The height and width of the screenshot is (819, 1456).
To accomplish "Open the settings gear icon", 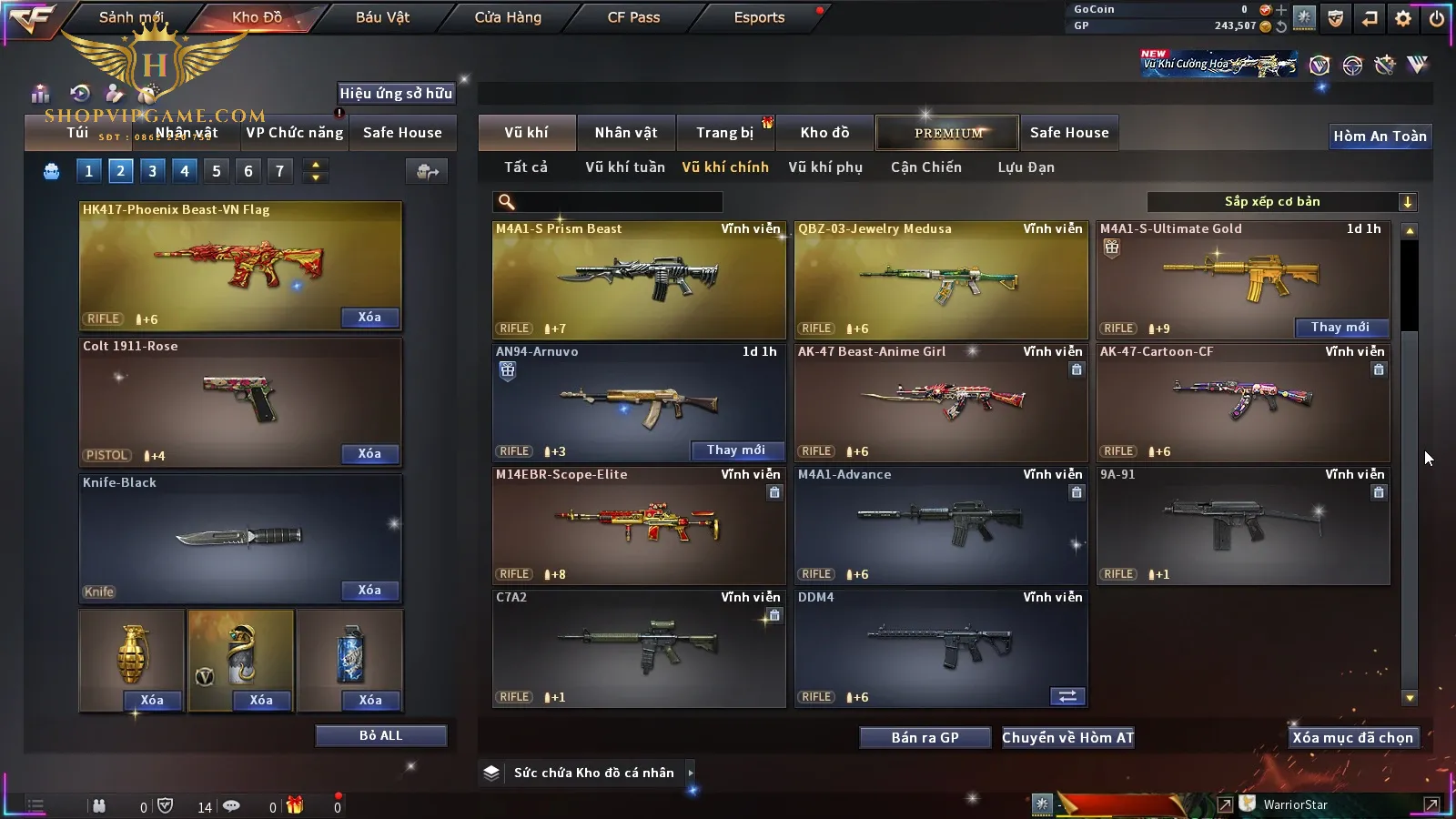I will pyautogui.click(x=1403, y=18).
